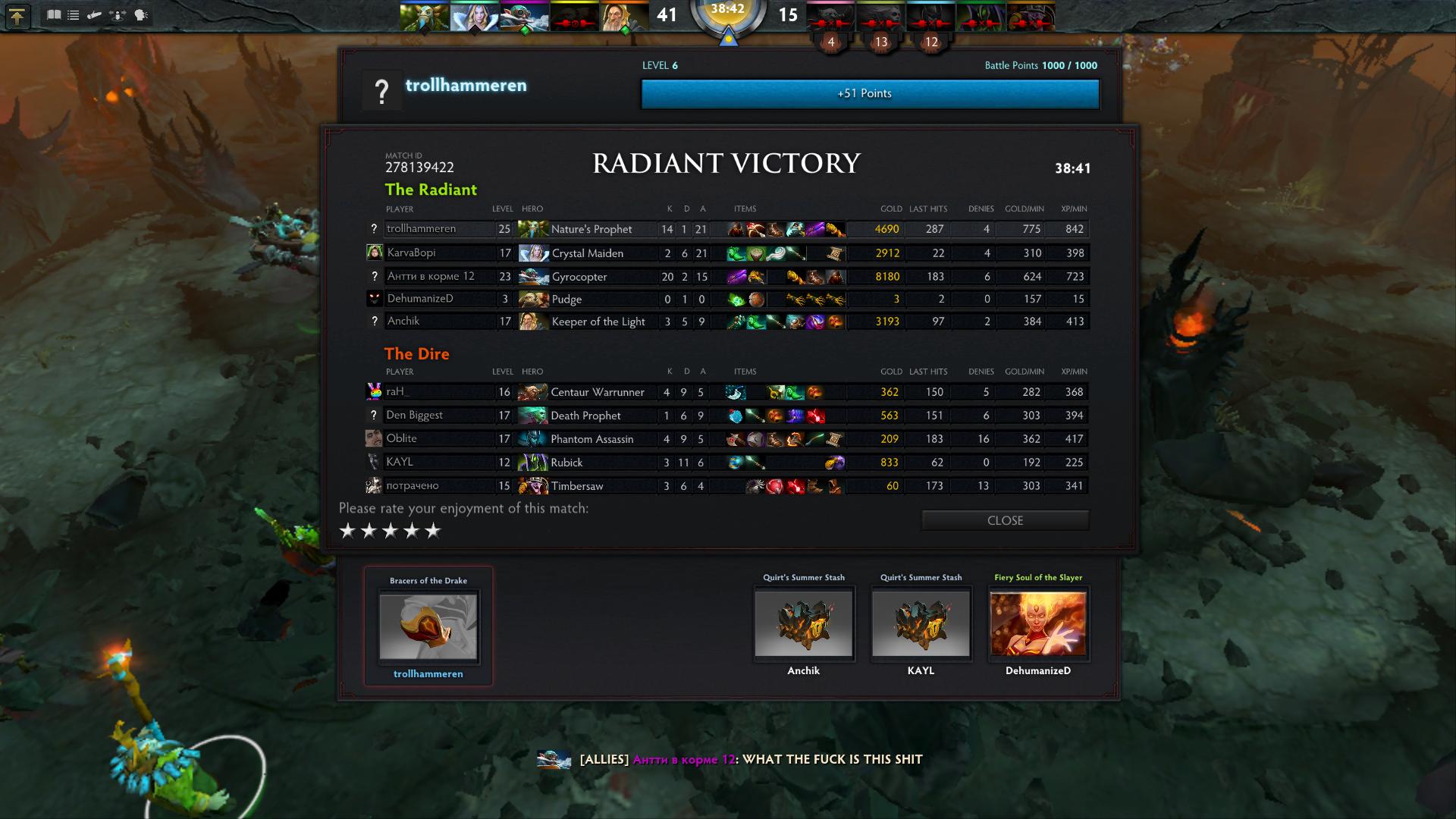
Task: Inspect Fiery Soul of the Slayer drop
Action: [x=1038, y=623]
